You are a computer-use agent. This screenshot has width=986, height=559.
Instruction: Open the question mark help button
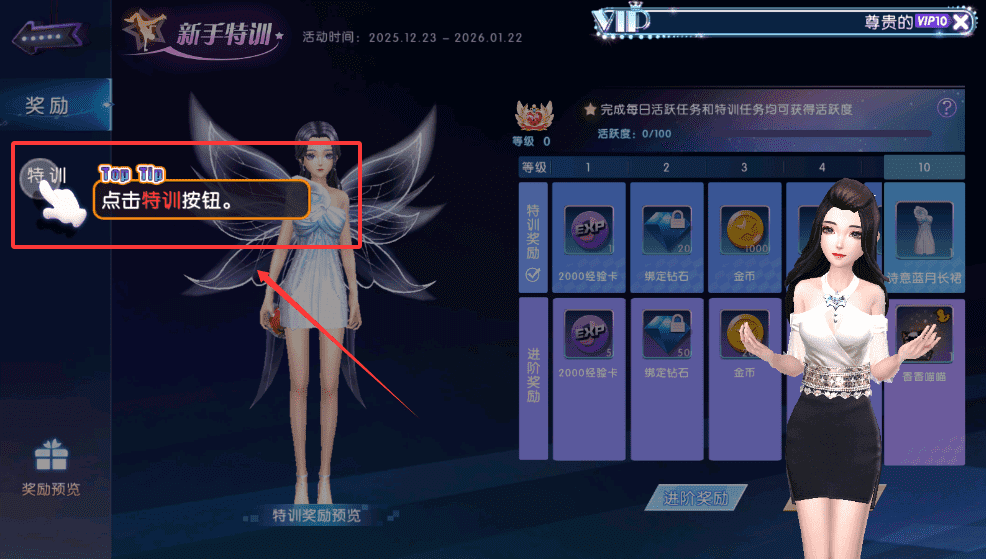tap(946, 108)
